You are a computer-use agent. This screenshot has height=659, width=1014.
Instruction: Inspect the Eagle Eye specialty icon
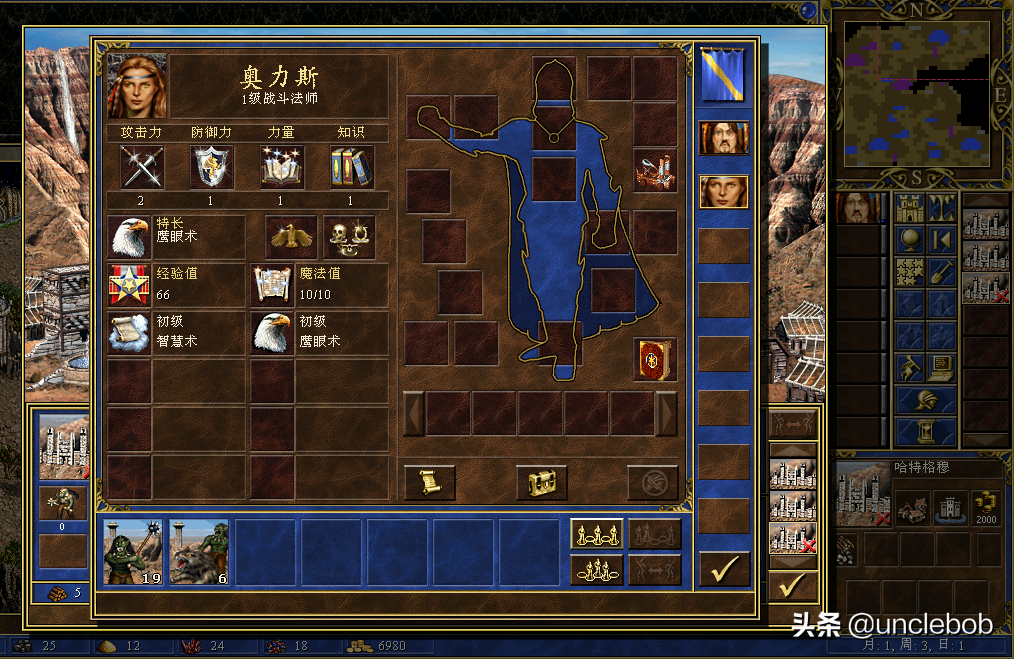pyautogui.click(x=129, y=237)
